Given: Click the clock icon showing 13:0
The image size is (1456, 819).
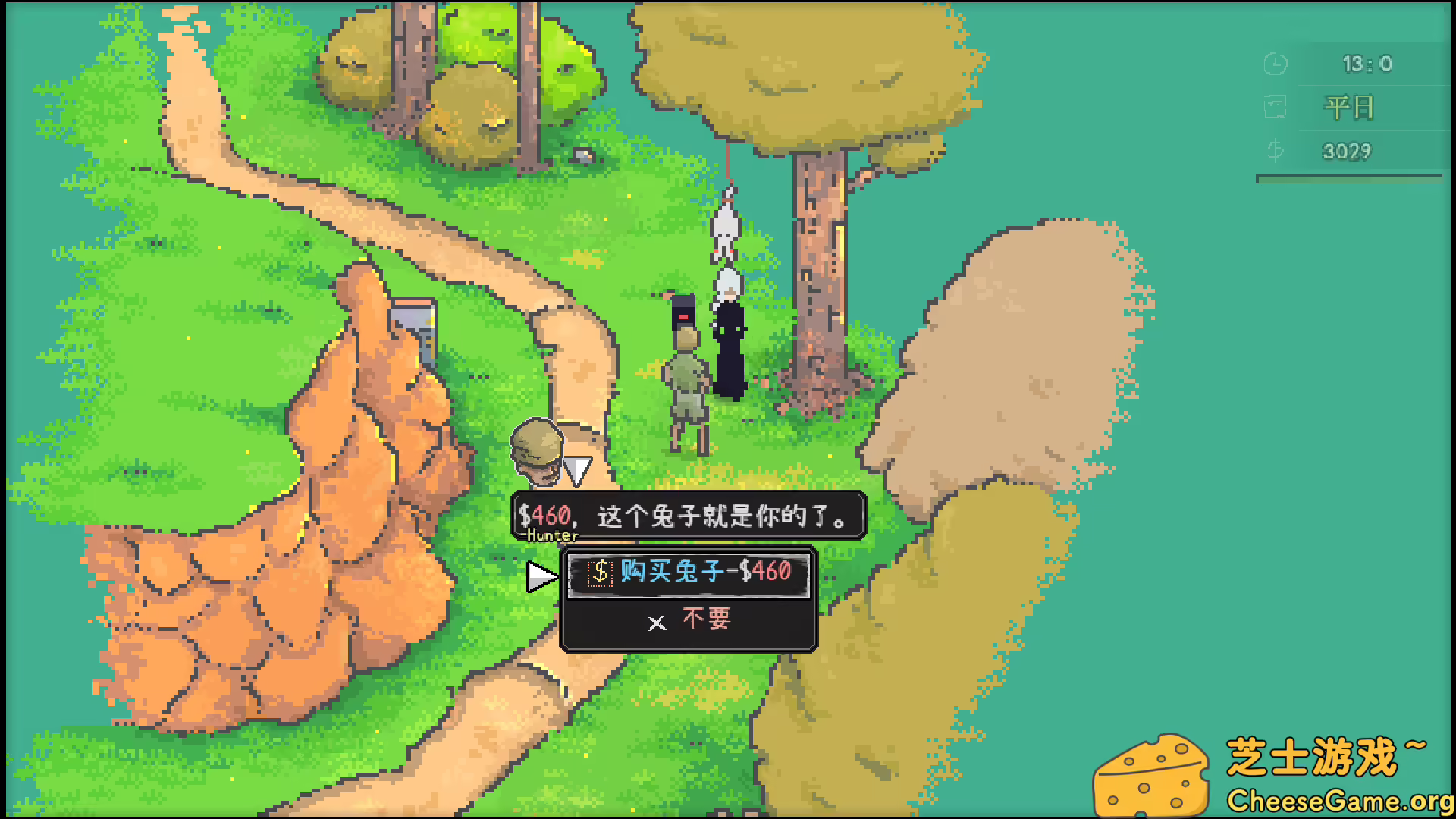Looking at the screenshot, I should pos(1276,64).
